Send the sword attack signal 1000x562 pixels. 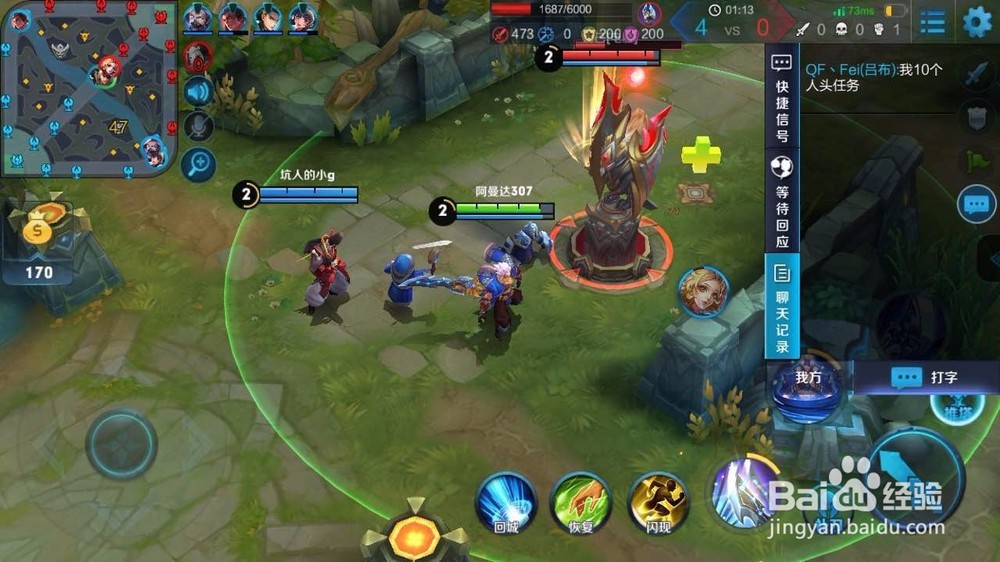tap(976, 74)
